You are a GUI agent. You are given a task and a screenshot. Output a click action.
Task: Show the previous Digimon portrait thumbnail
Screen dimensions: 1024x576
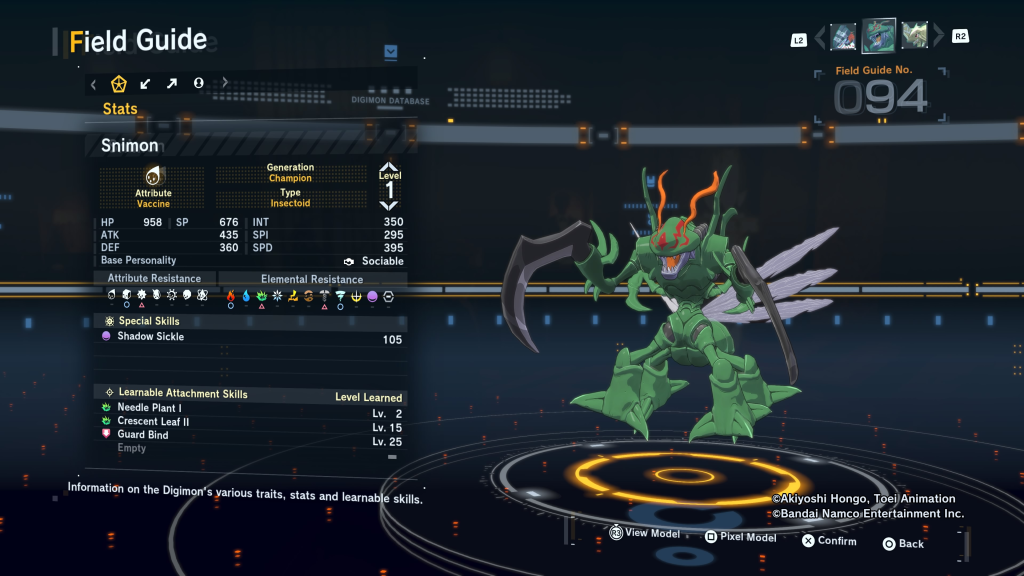(x=843, y=37)
